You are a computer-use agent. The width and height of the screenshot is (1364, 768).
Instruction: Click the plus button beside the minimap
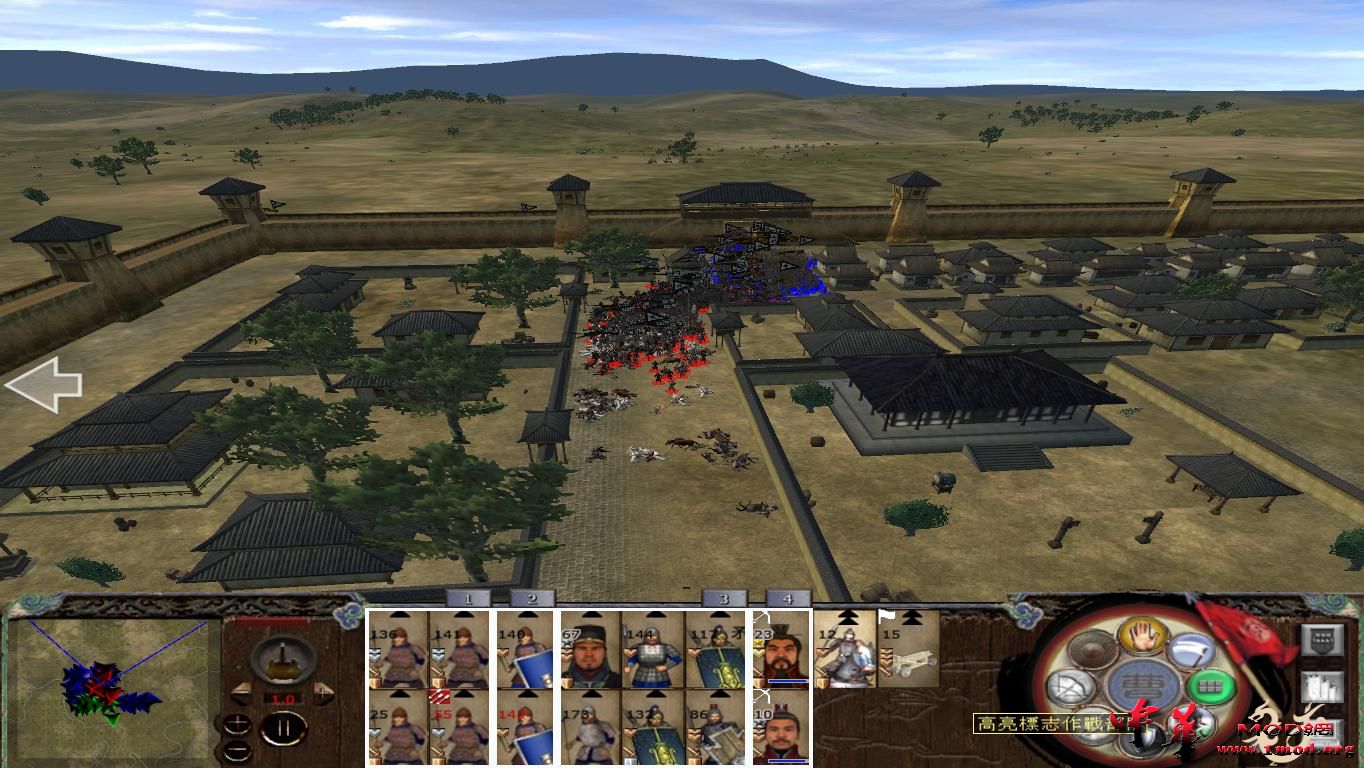pyautogui.click(x=238, y=724)
